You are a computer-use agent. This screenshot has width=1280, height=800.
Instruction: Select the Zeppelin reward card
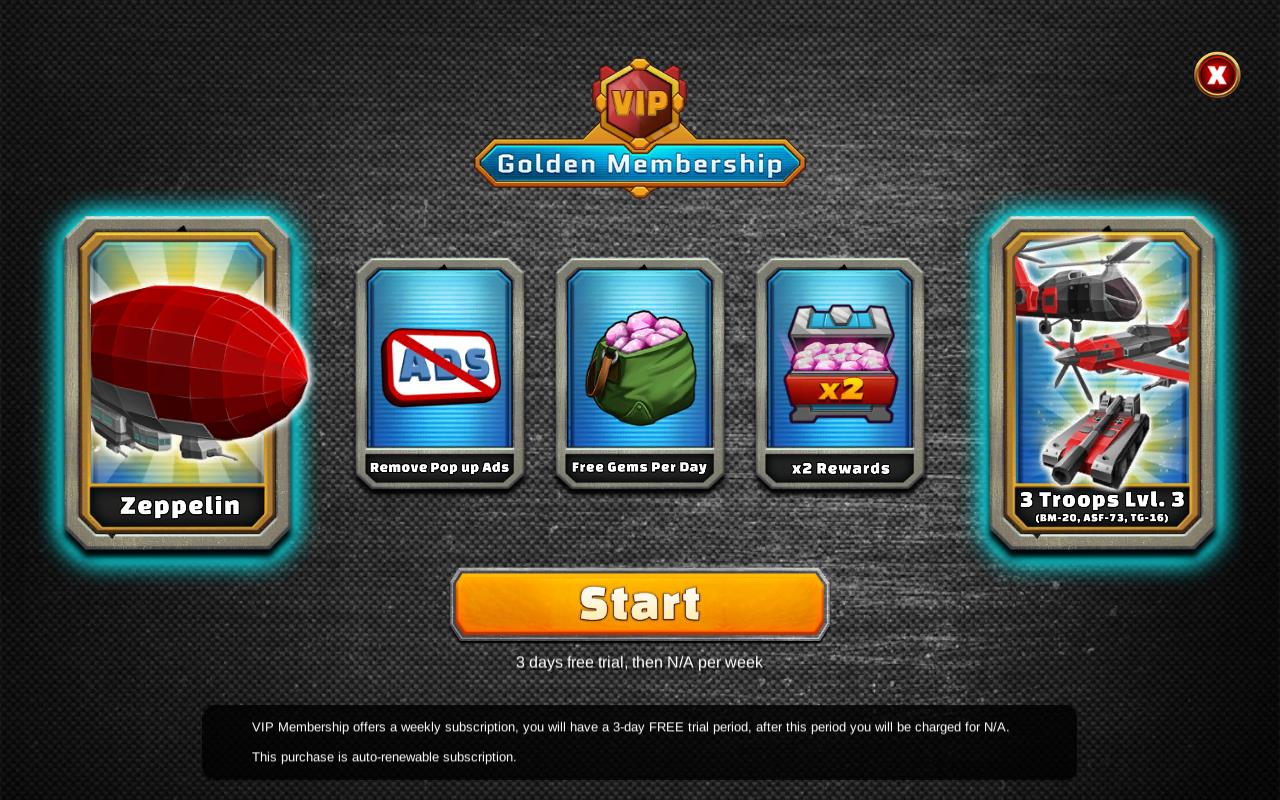pyautogui.click(x=179, y=383)
